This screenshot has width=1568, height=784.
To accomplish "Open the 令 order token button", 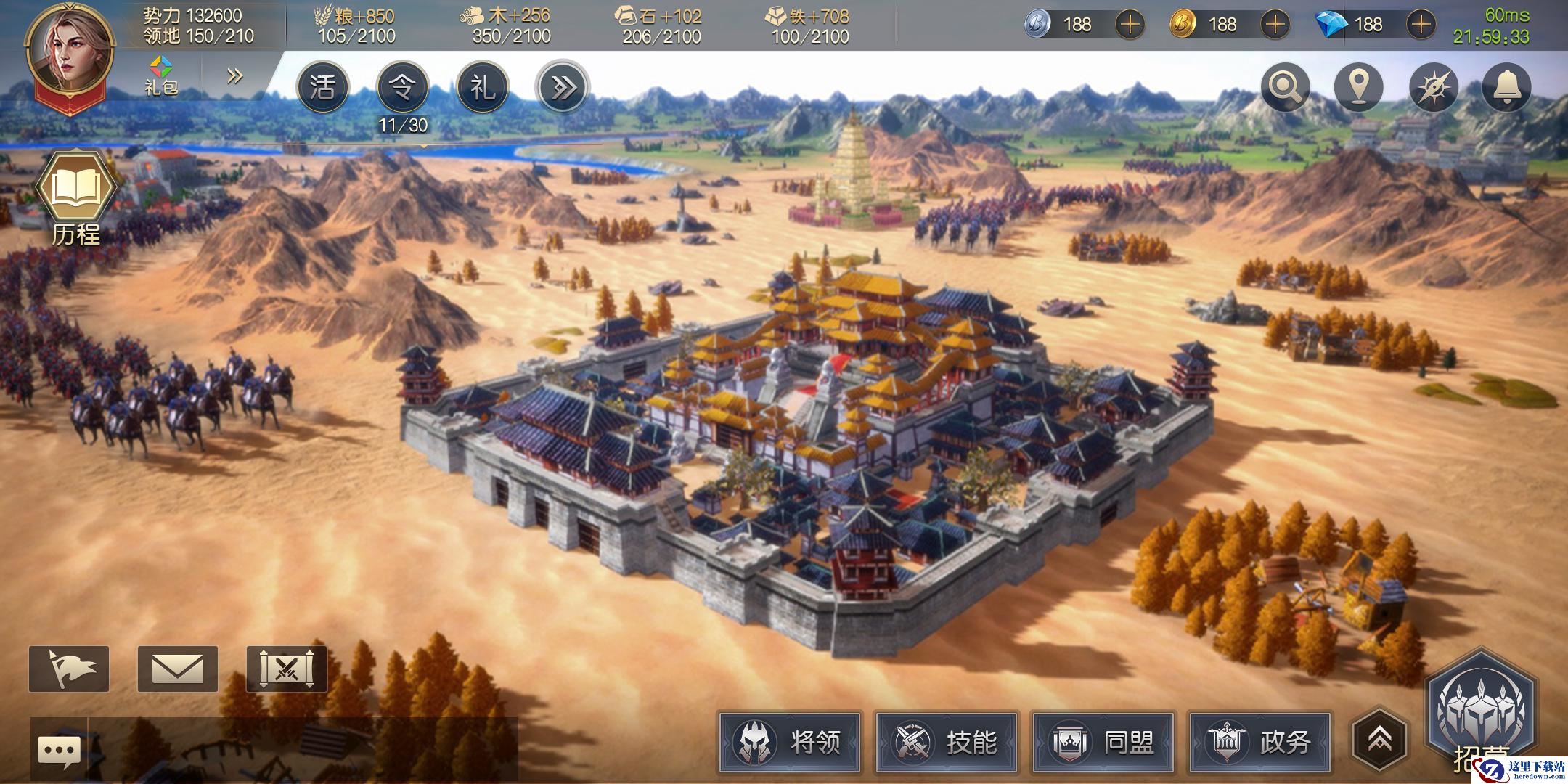I will [403, 88].
